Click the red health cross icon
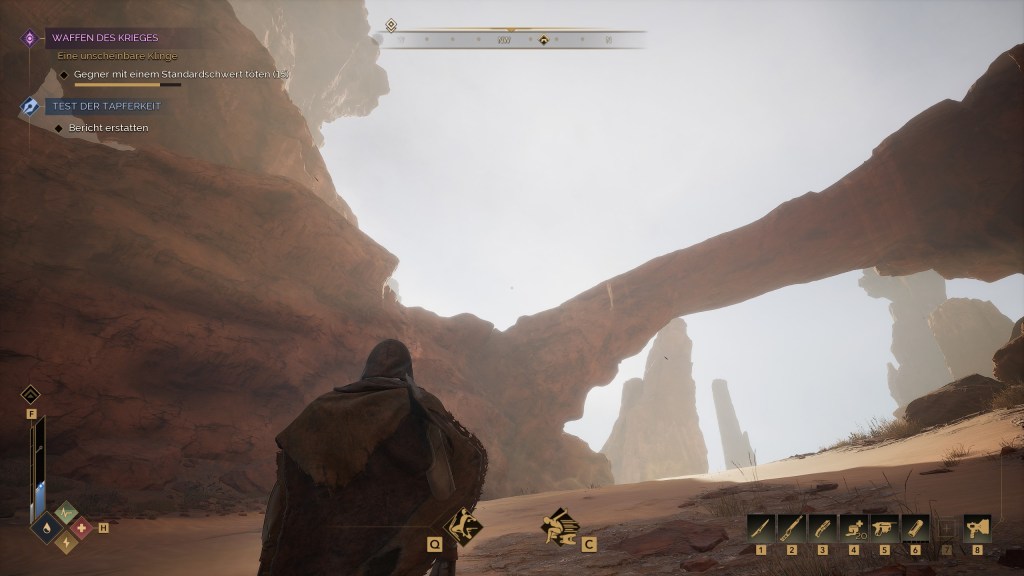 (x=79, y=526)
